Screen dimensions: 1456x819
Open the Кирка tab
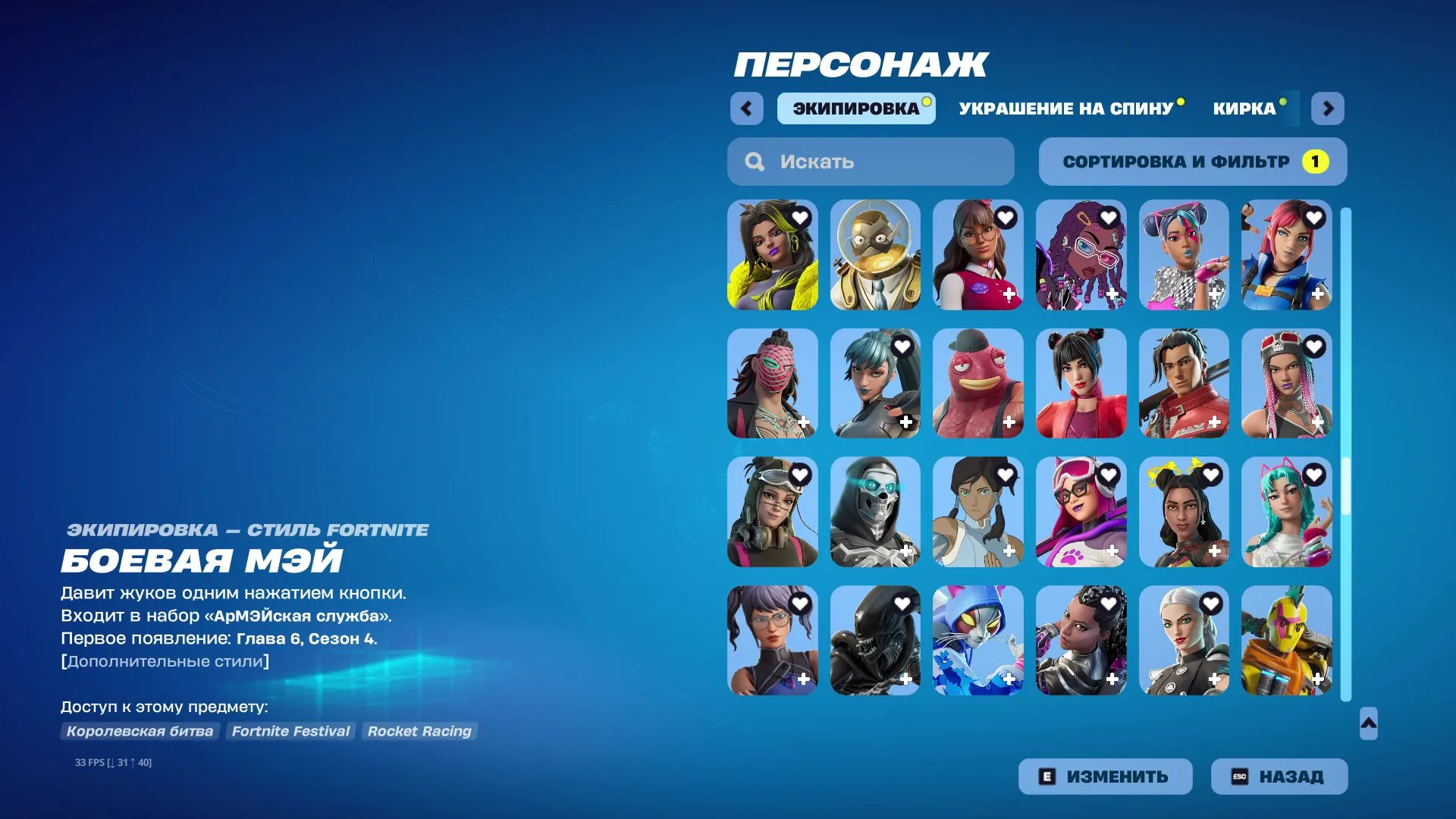(x=1244, y=108)
